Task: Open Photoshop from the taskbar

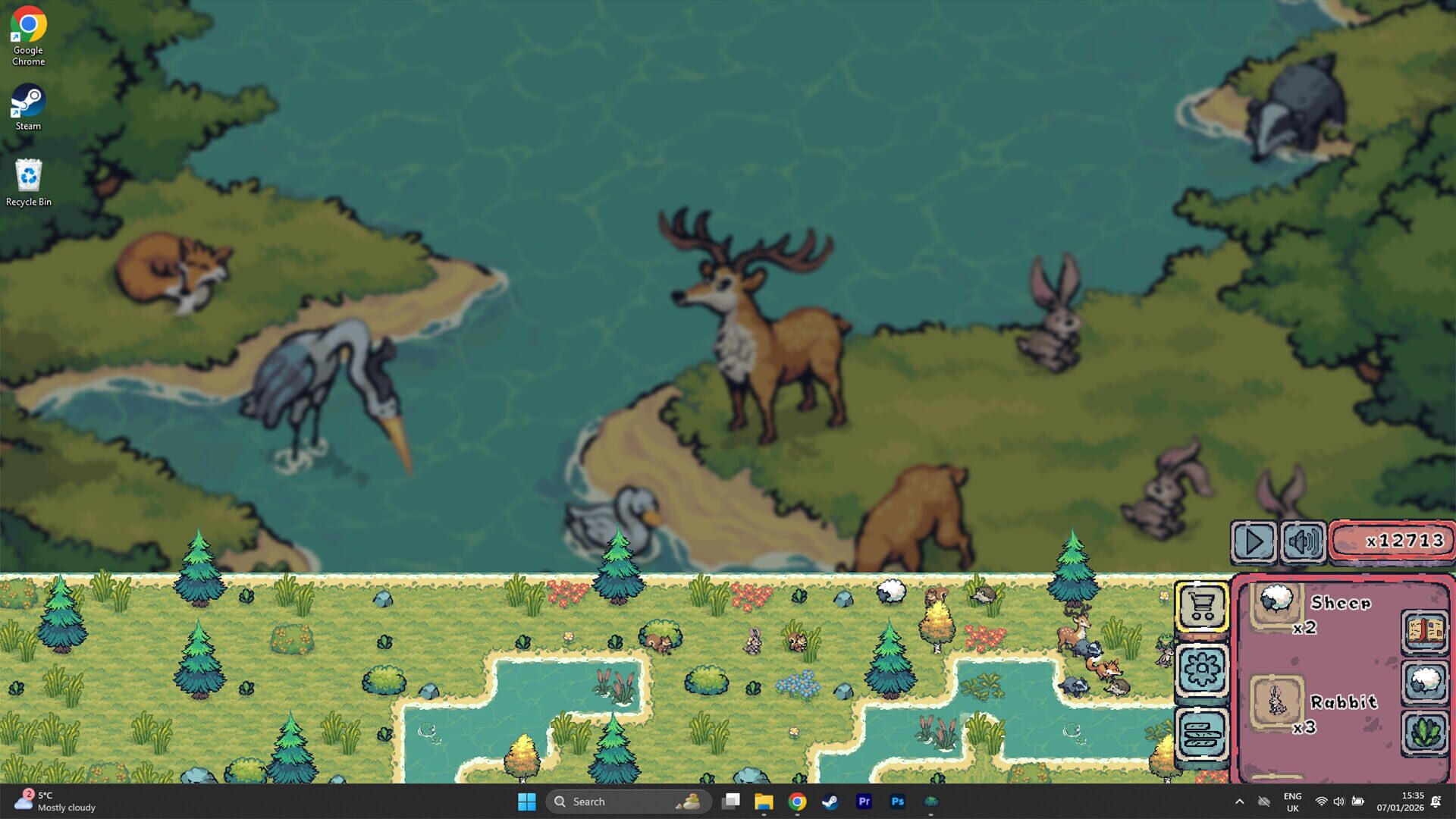Action: coord(898,801)
